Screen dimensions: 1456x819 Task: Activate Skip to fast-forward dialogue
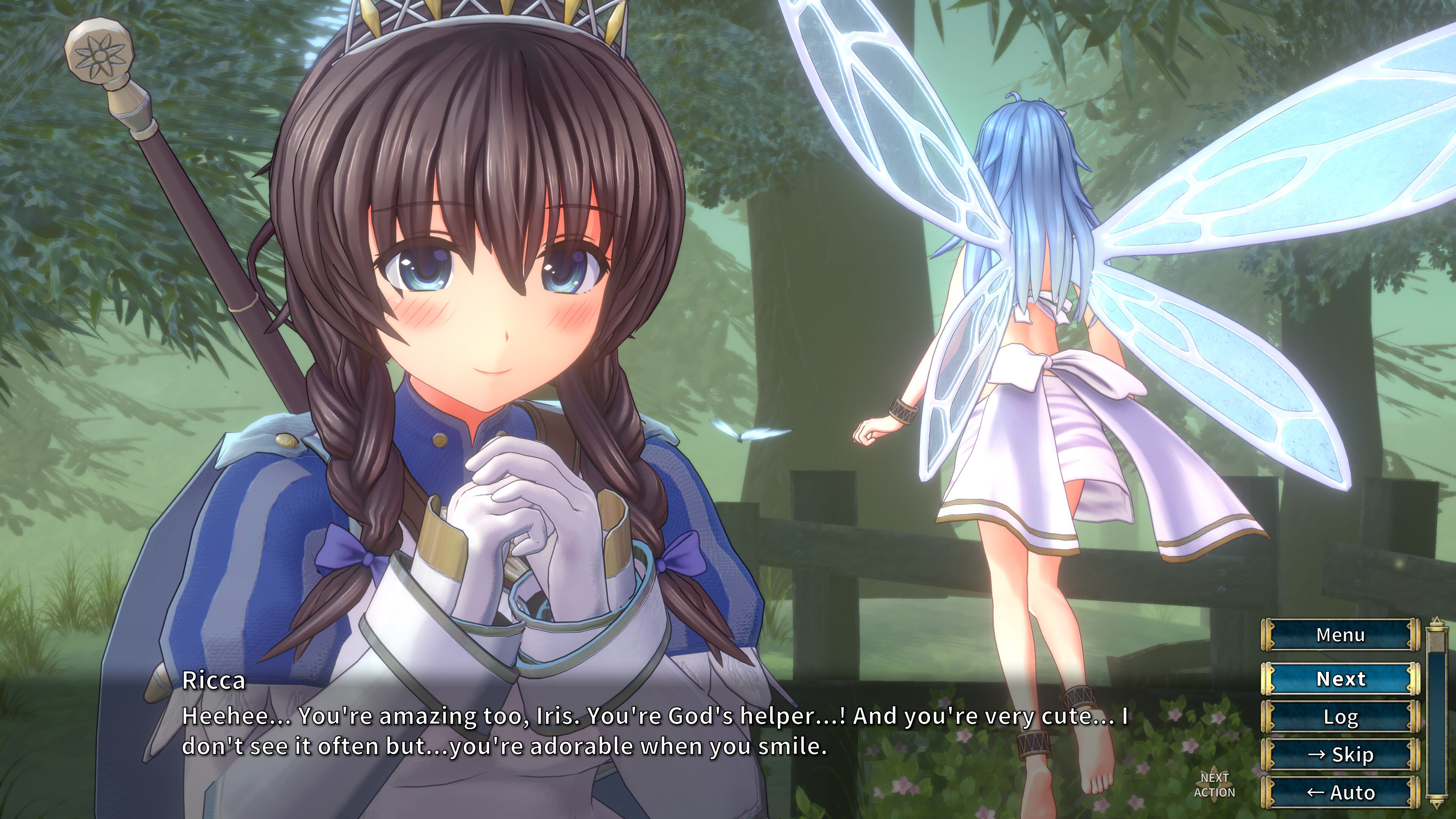1341,755
